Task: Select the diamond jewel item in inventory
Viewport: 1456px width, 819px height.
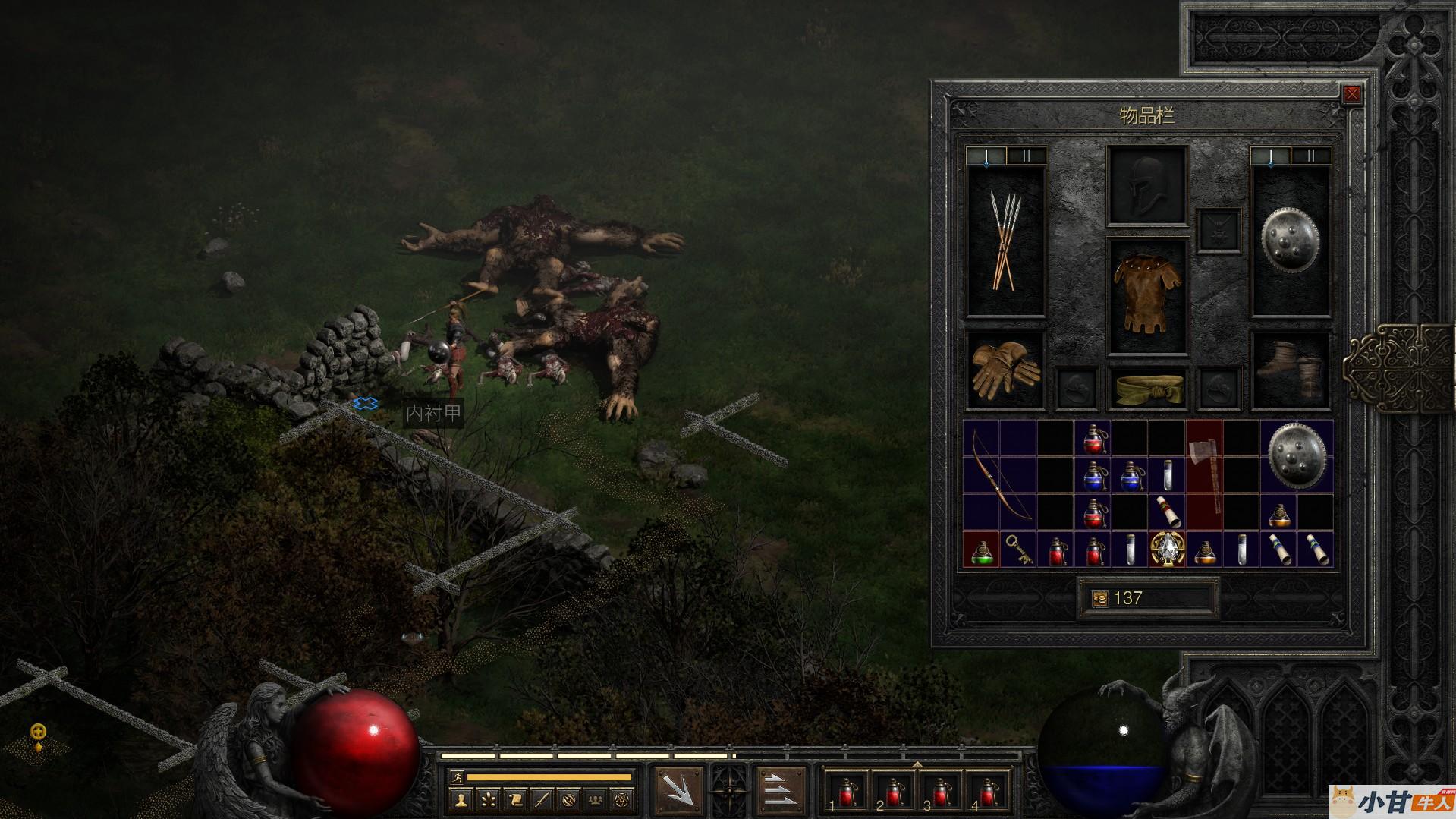Action: coord(1167,550)
